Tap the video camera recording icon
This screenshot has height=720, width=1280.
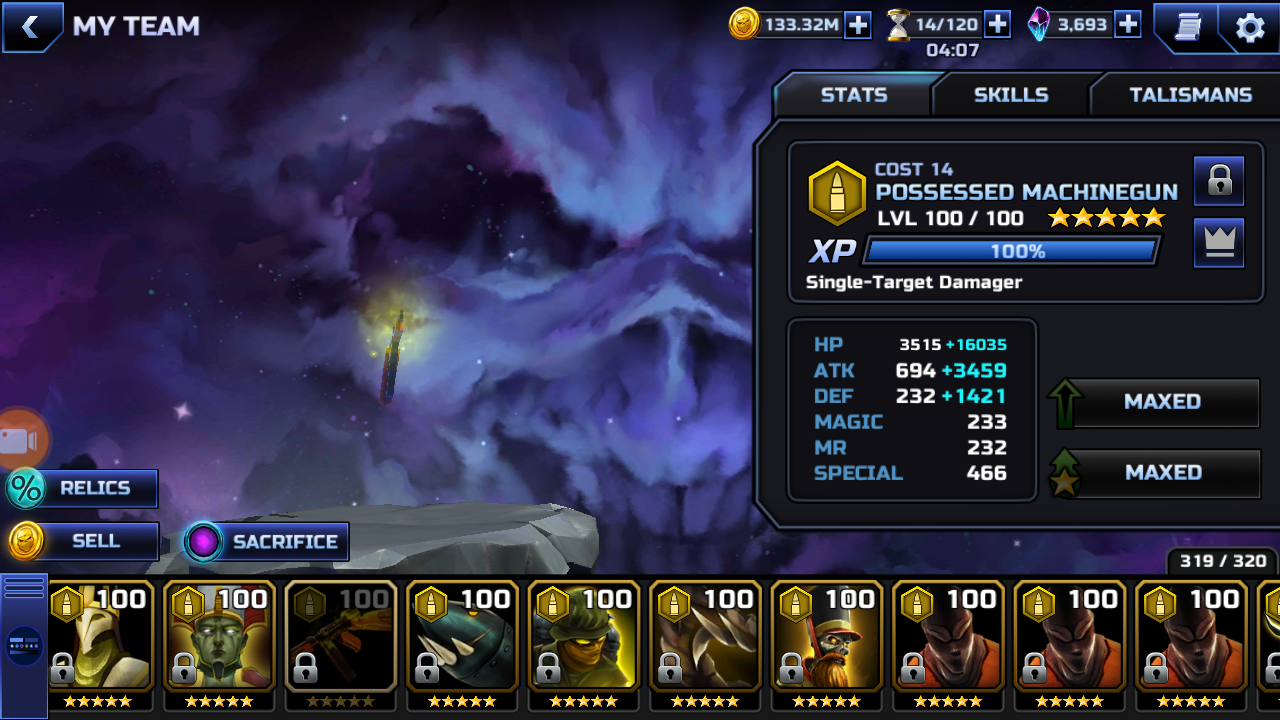pos(18,441)
